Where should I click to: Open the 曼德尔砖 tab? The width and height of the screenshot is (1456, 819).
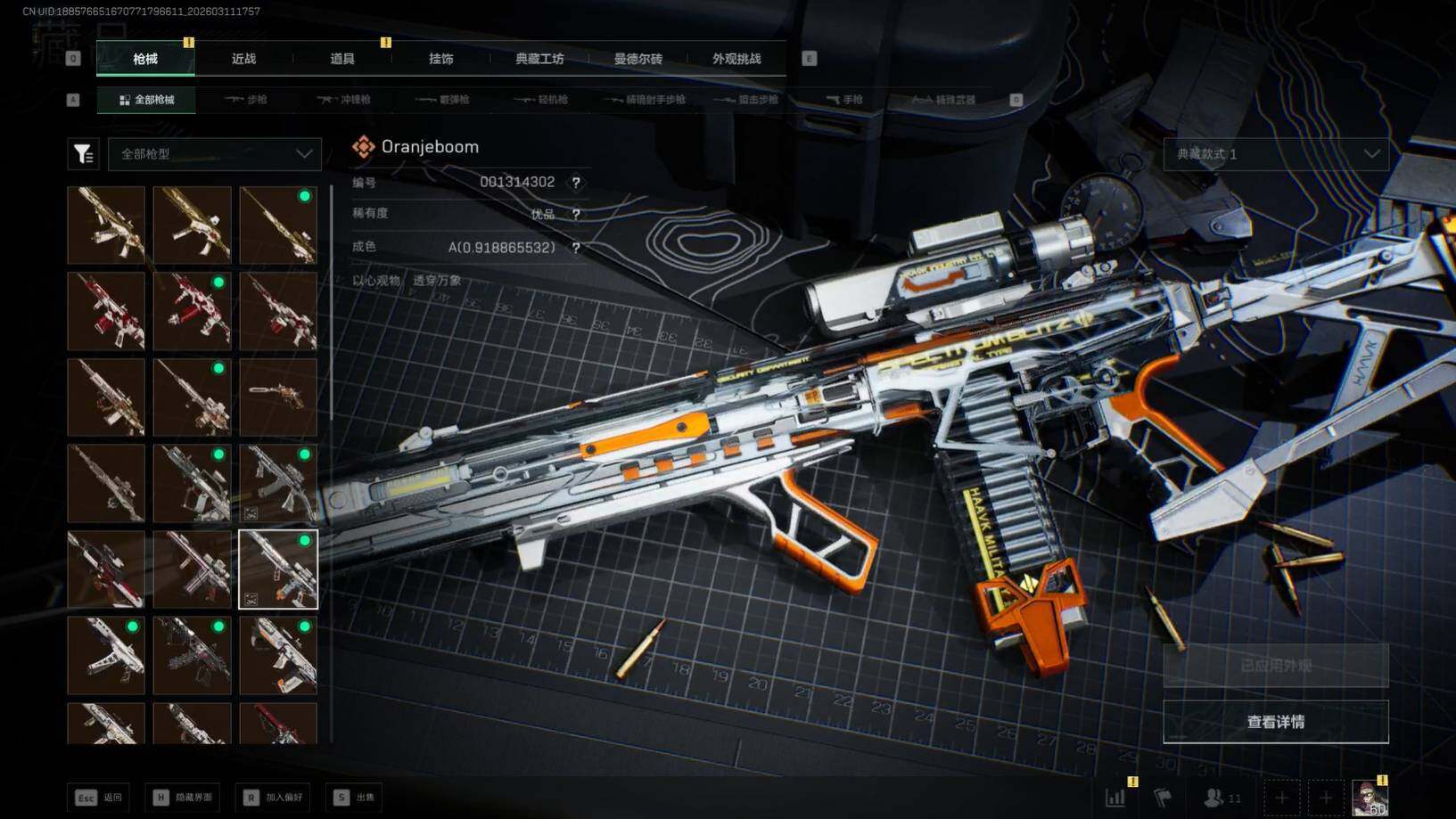pos(638,59)
